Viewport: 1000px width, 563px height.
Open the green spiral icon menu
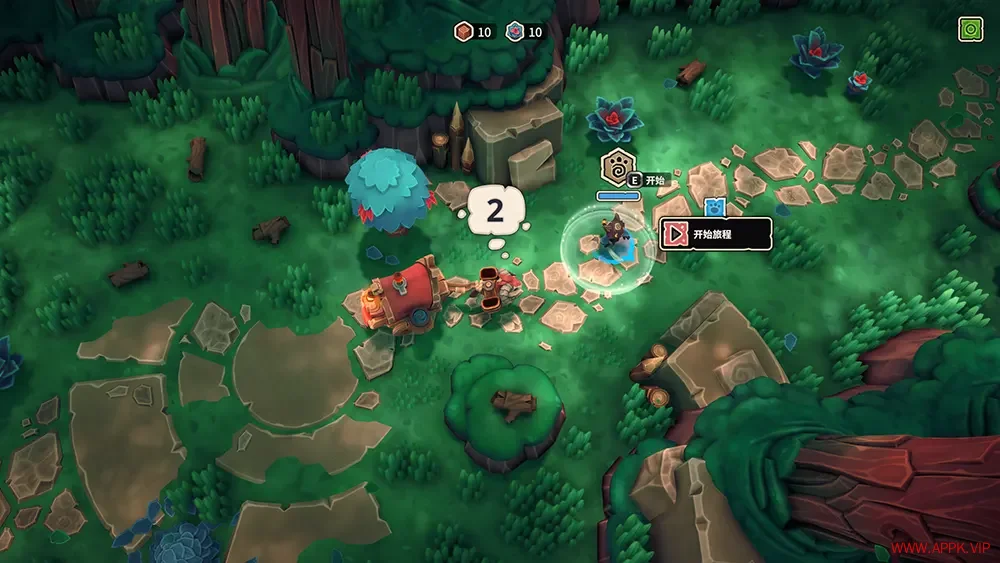tap(970, 30)
